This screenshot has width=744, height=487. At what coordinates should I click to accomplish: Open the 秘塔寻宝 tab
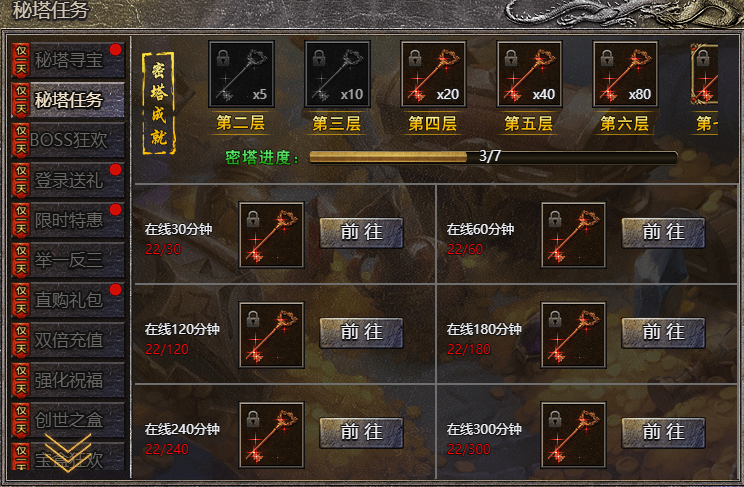coord(68,60)
